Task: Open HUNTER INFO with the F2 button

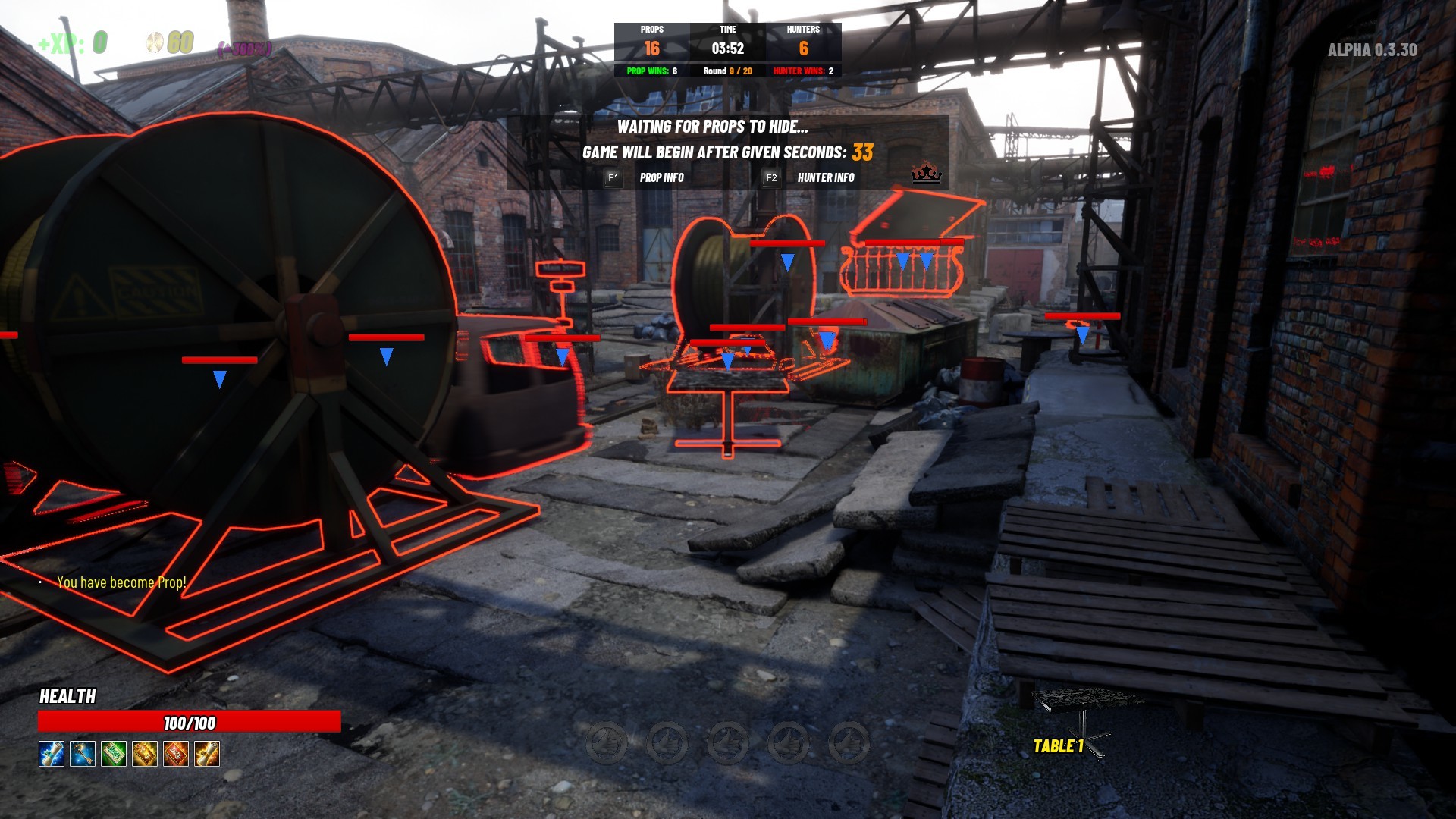Action: [772, 177]
